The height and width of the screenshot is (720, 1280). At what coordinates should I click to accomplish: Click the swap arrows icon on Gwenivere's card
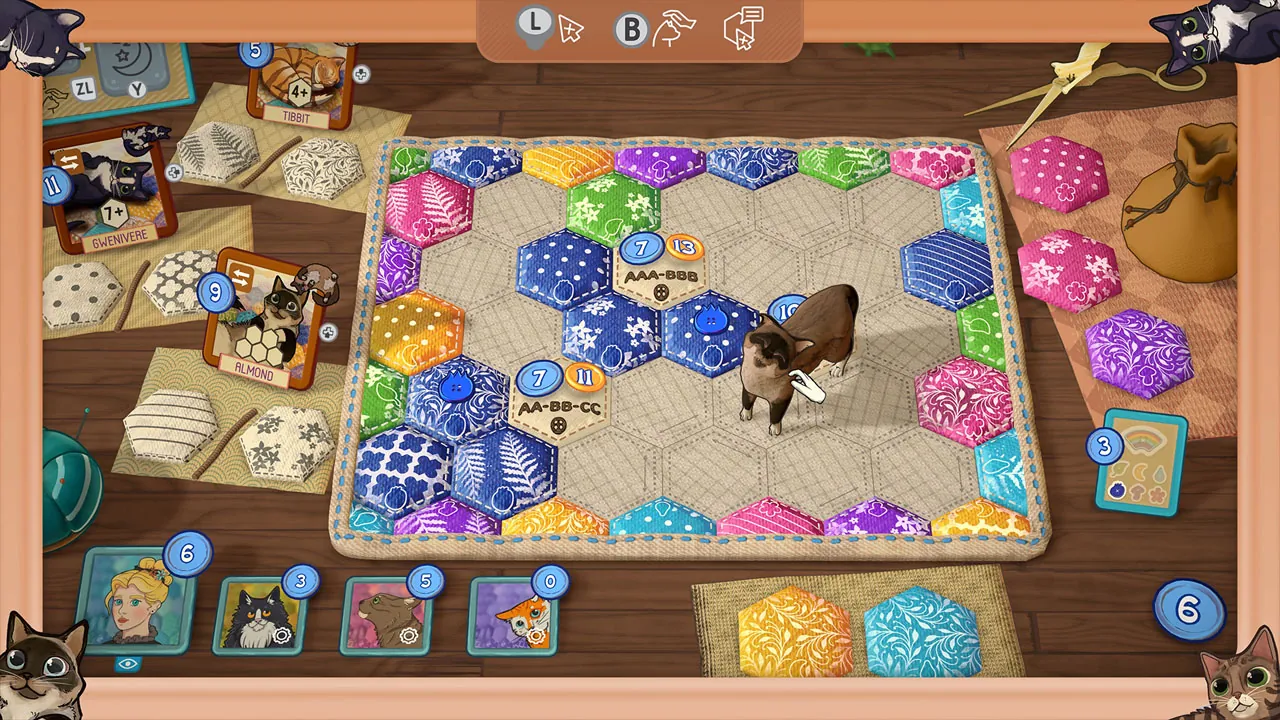click(68, 162)
